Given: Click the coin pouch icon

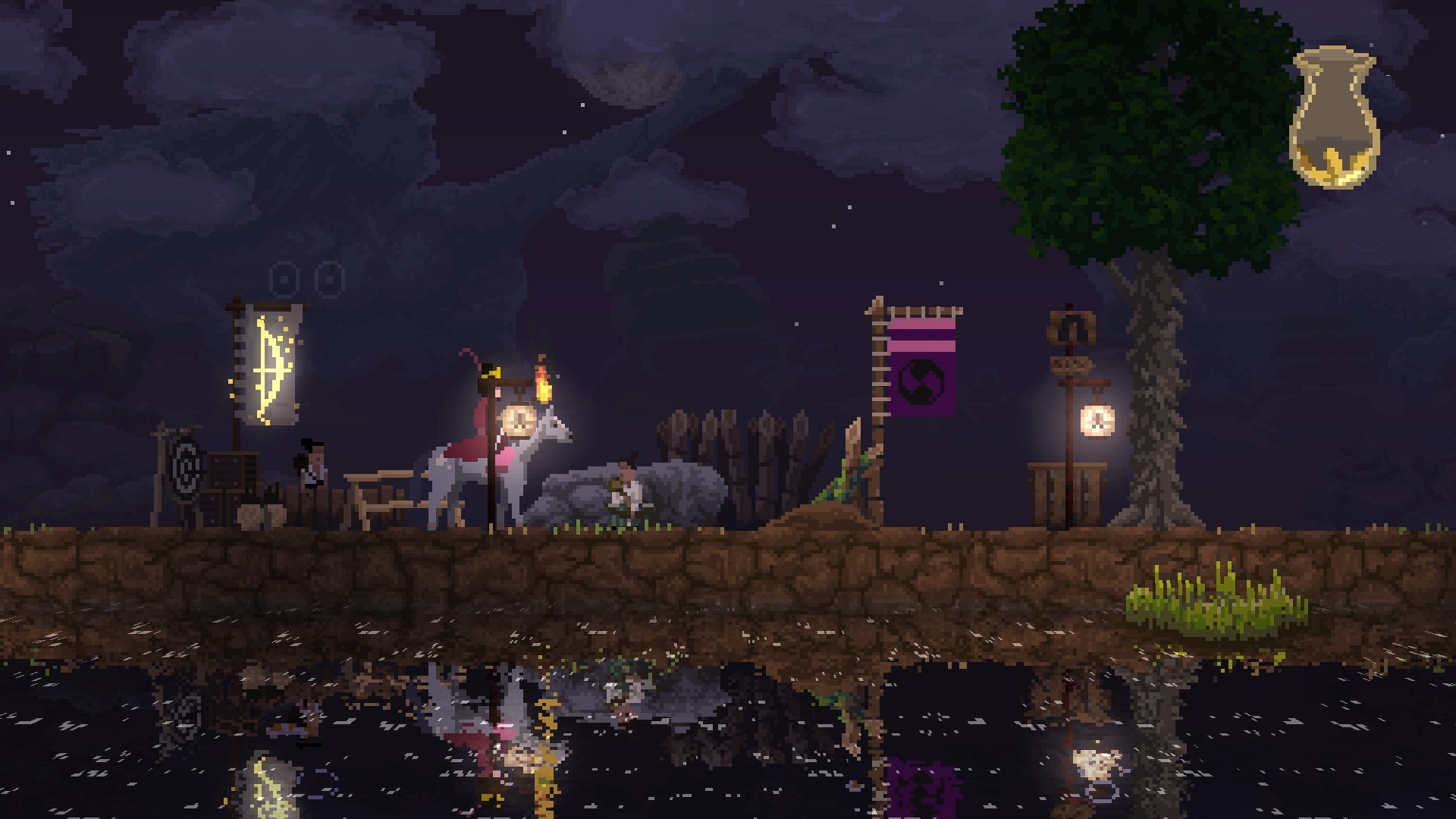Looking at the screenshot, I should tap(1334, 118).
